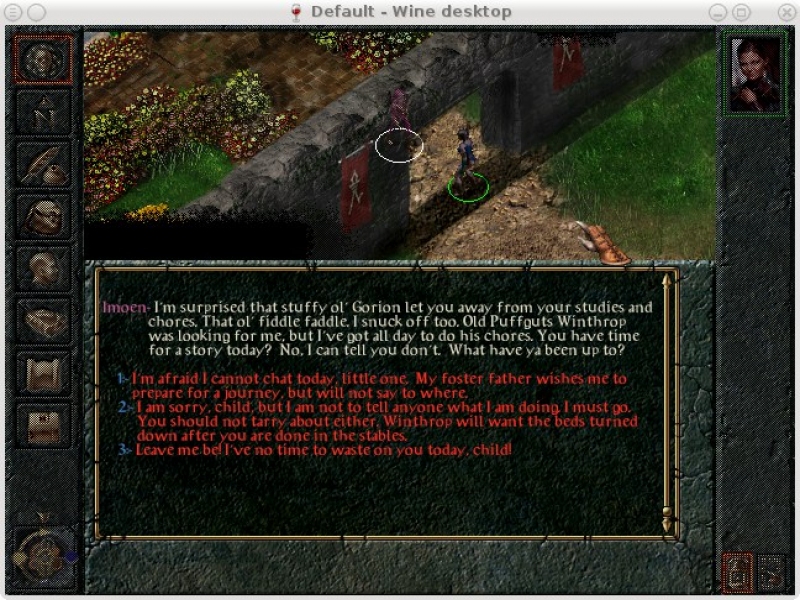Viewport: 800px width, 600px height.
Task: Open the mage spellbook icon
Action: pos(44,320)
